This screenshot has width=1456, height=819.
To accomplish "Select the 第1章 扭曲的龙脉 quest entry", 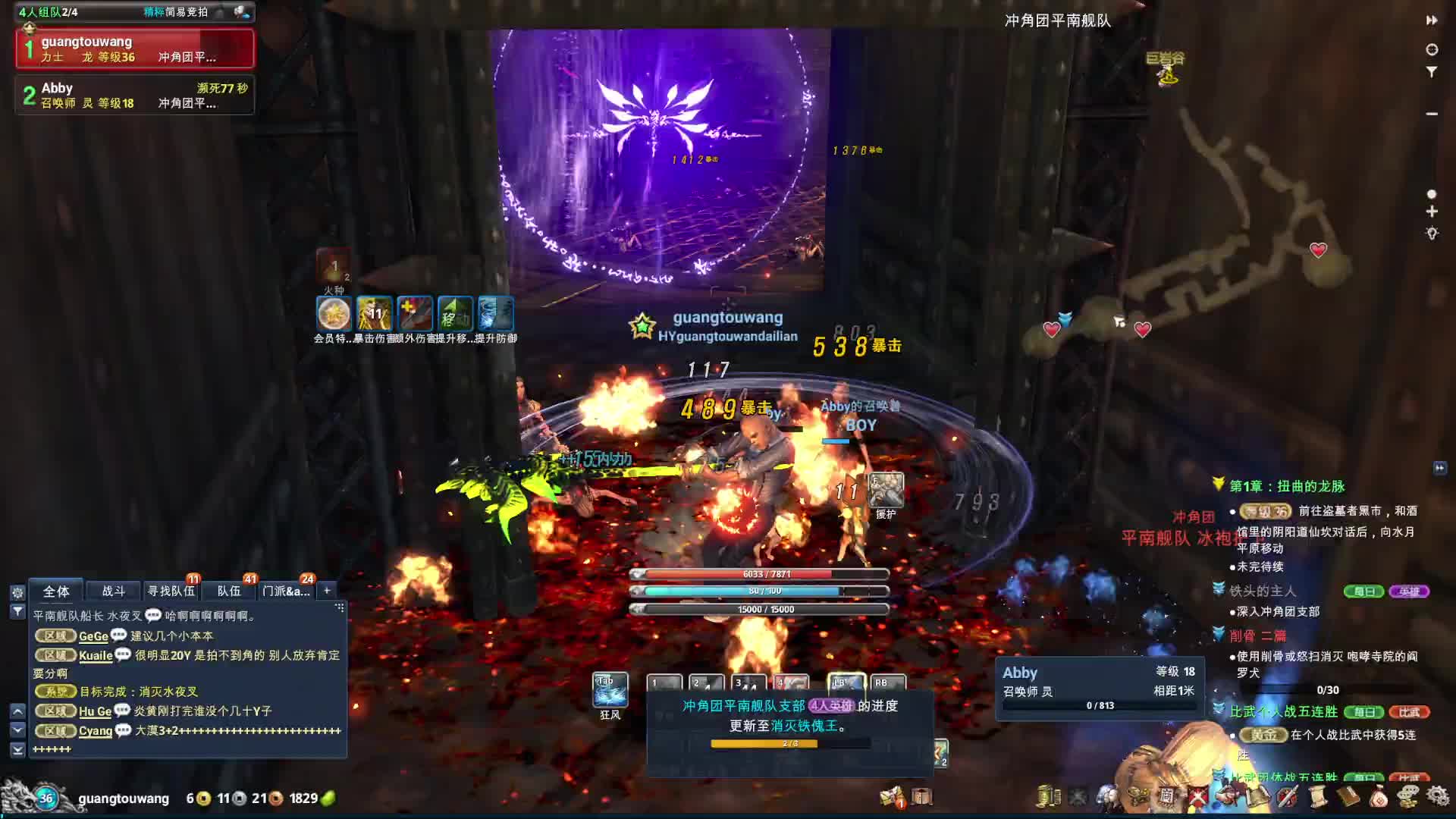I will point(1287,486).
